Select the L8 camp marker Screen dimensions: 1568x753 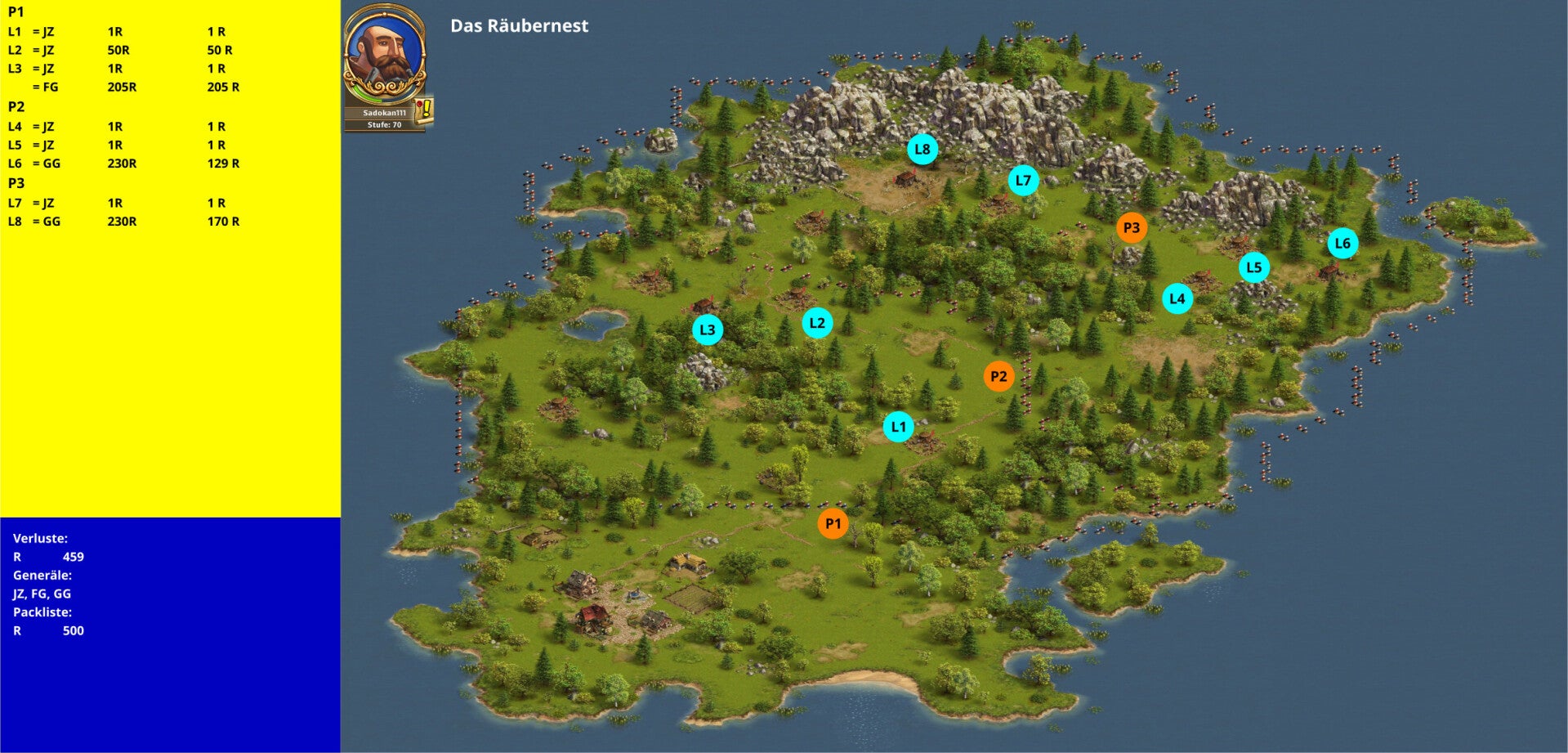(x=922, y=150)
